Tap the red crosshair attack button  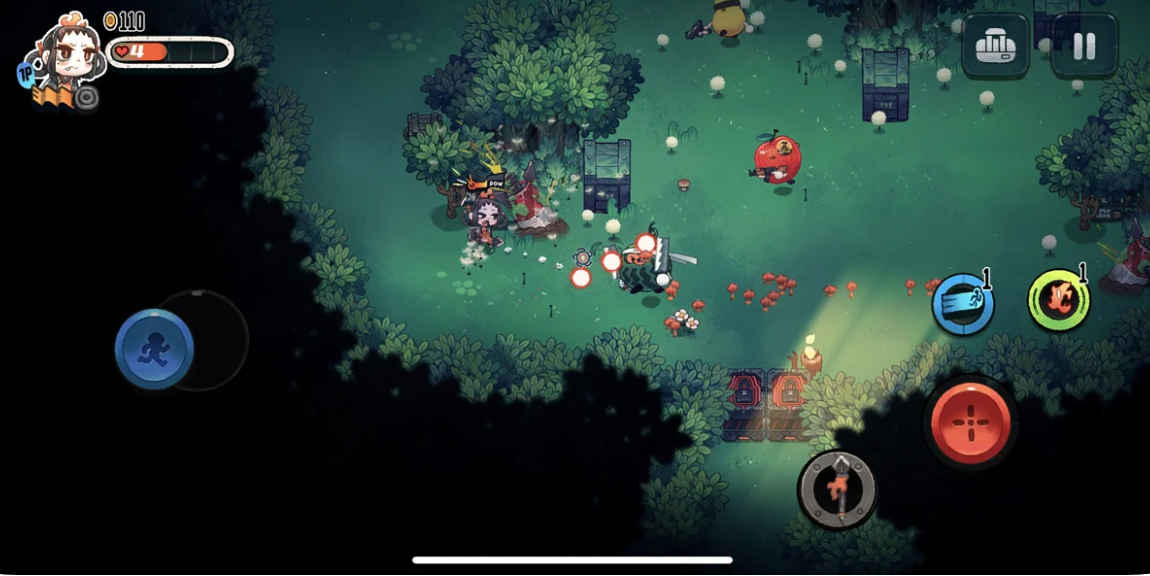970,421
